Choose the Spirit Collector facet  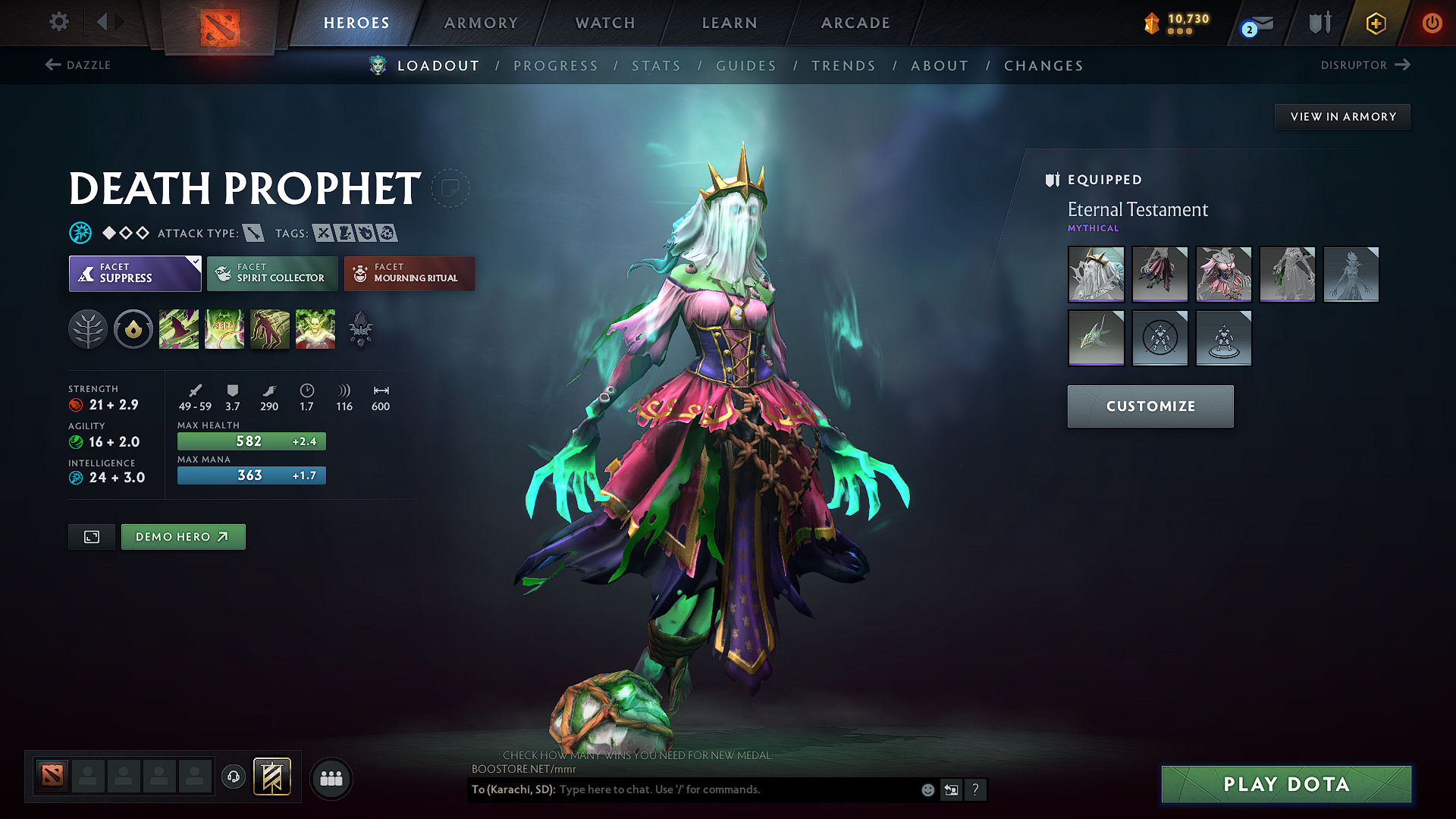(272, 274)
